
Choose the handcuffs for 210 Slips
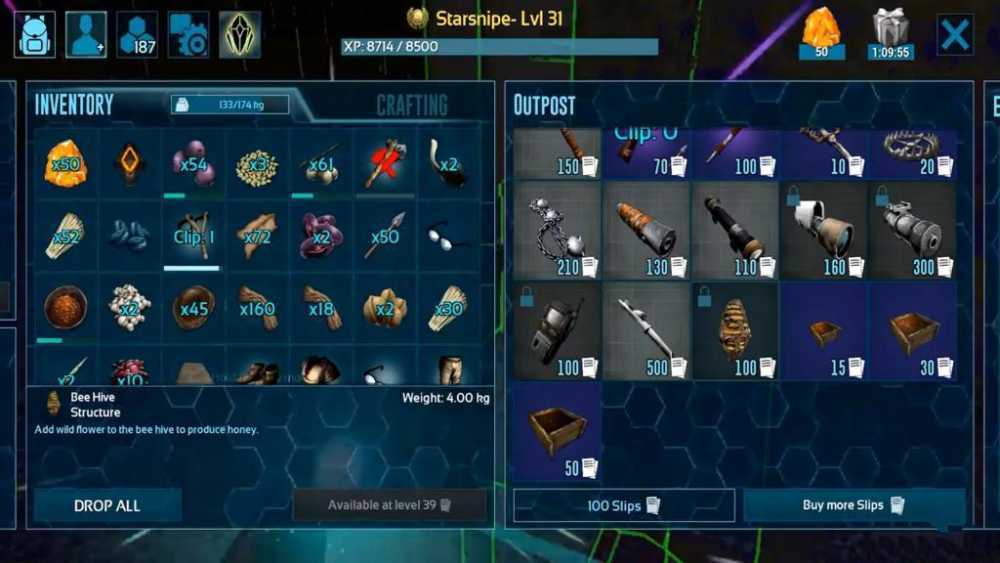[556, 230]
